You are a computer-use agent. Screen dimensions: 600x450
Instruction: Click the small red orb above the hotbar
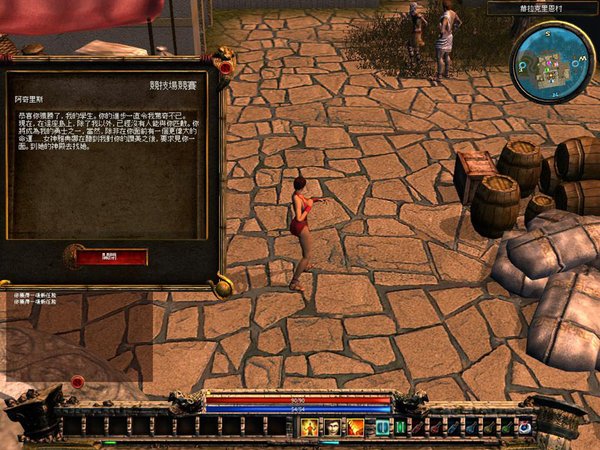pyautogui.click(x=78, y=381)
